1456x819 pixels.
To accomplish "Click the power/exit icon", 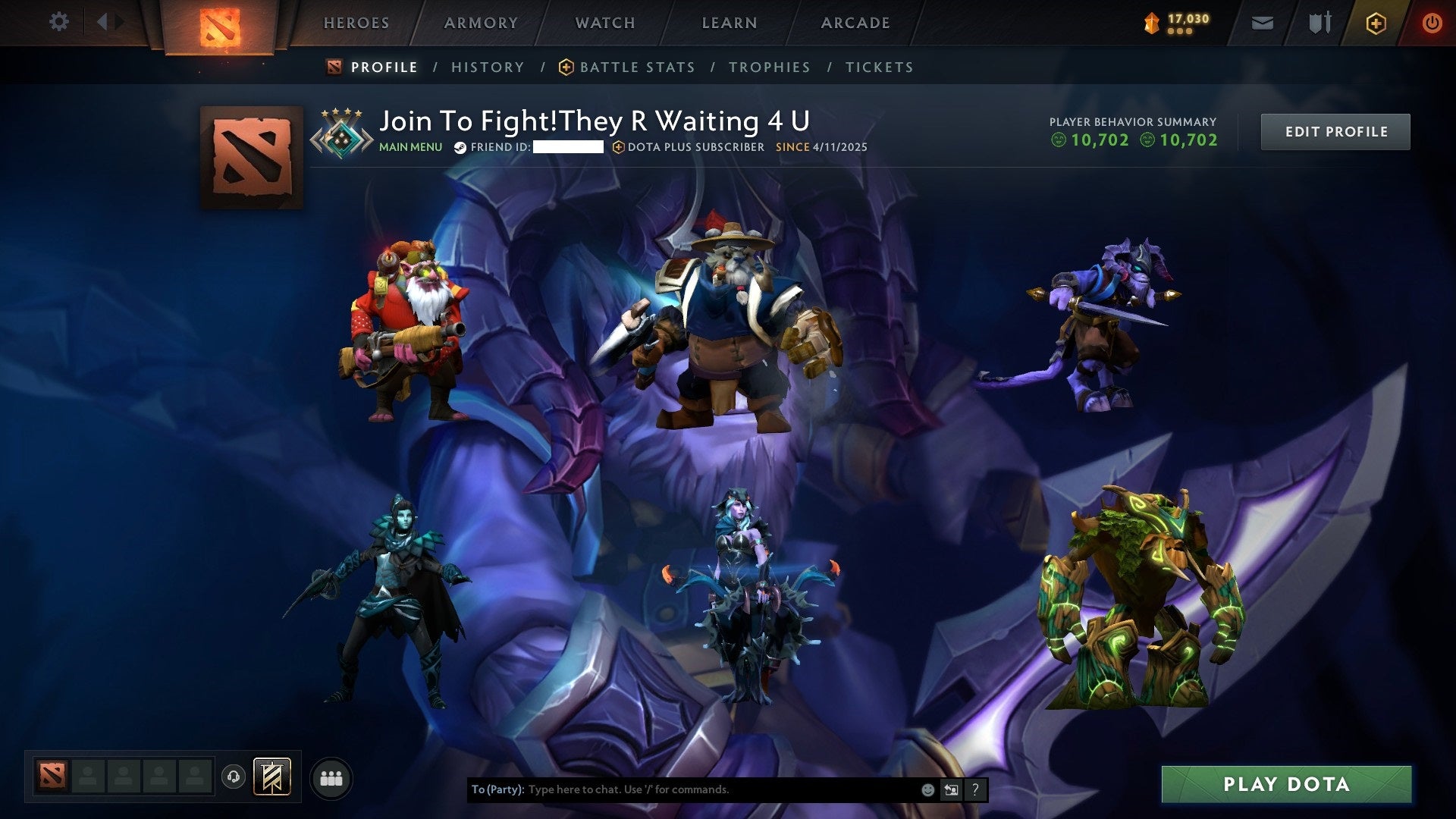I will (1432, 22).
